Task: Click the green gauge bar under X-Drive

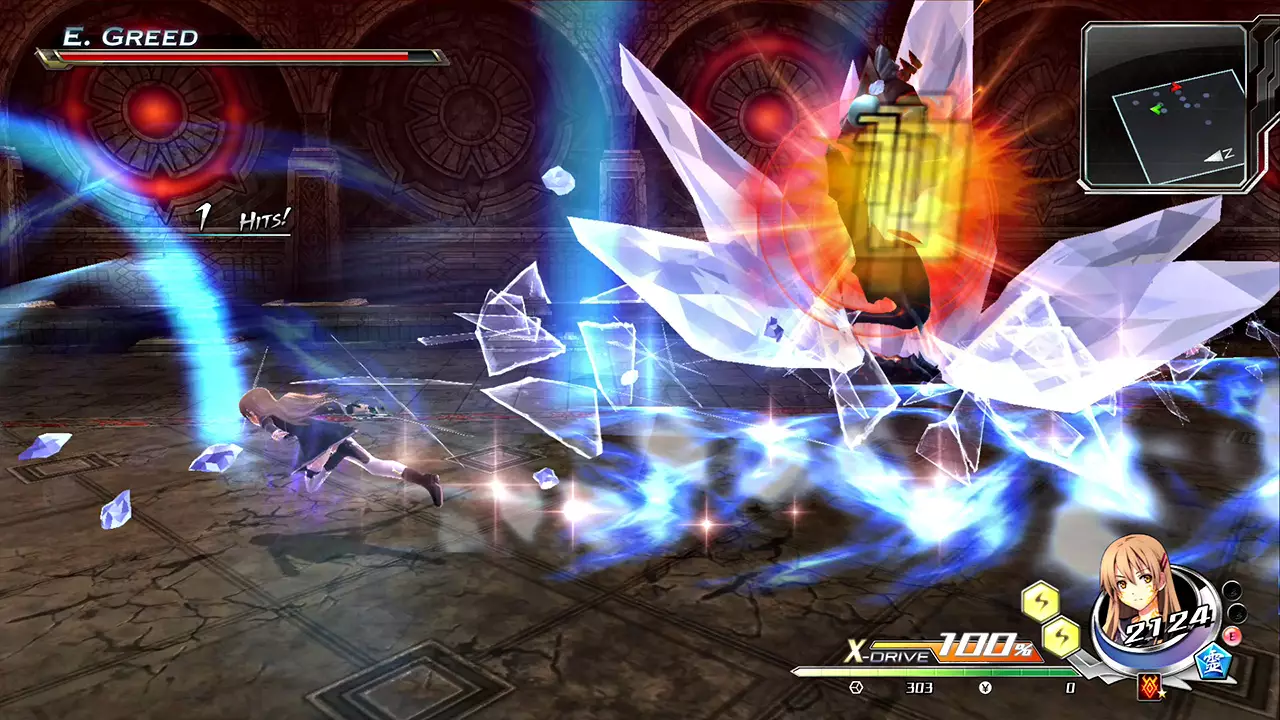Action: (x=932, y=669)
